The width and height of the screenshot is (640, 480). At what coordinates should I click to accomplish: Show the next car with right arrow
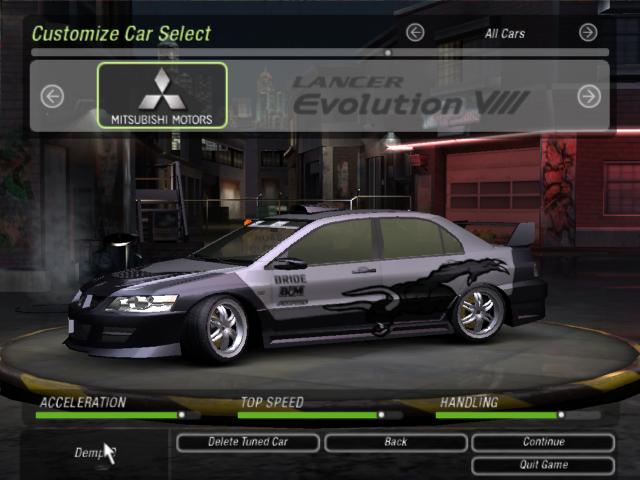[x=589, y=96]
